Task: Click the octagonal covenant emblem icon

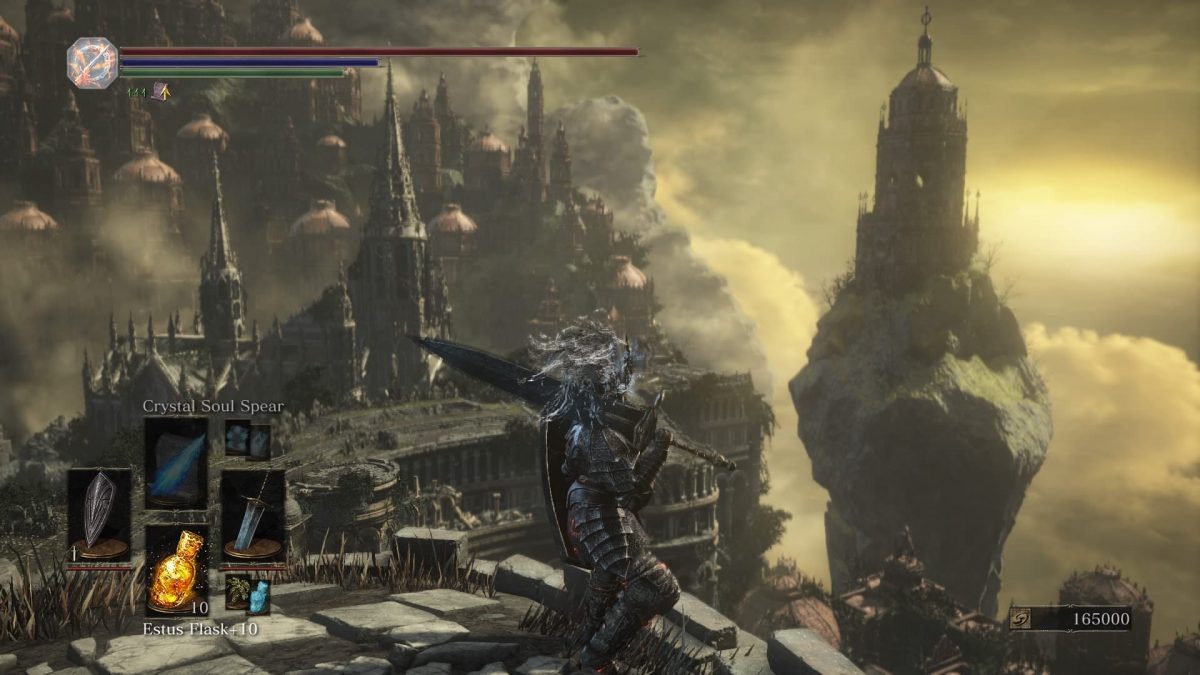Action: point(92,63)
